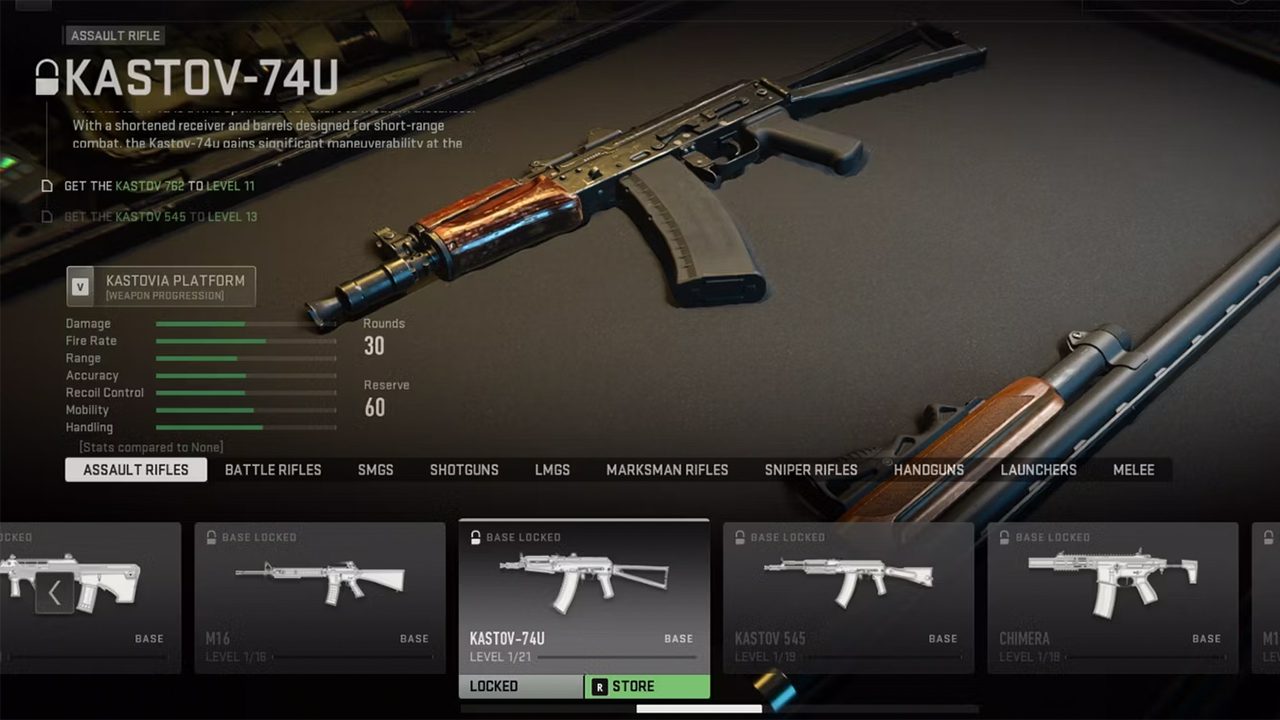Click the left arrow to see previous weapons
Screen dimensions: 1280x720
coord(54,594)
